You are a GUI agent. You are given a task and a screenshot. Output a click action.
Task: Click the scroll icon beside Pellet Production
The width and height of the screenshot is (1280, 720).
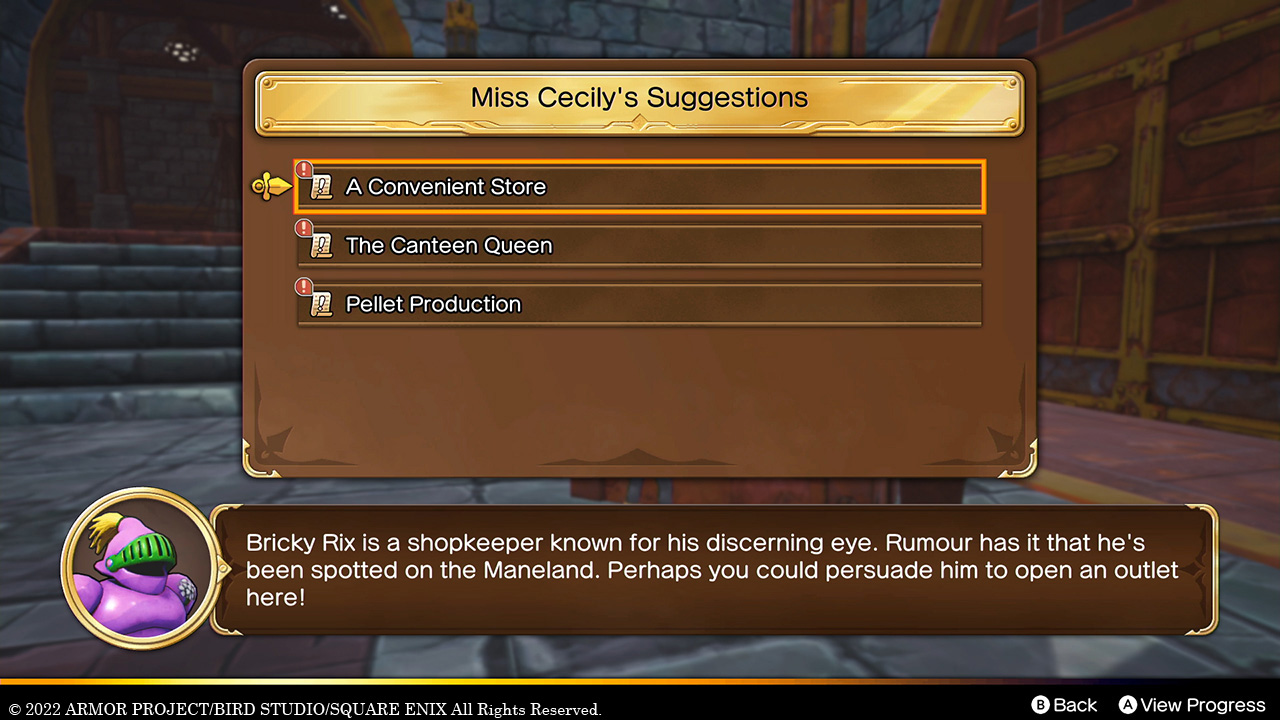[x=321, y=304]
